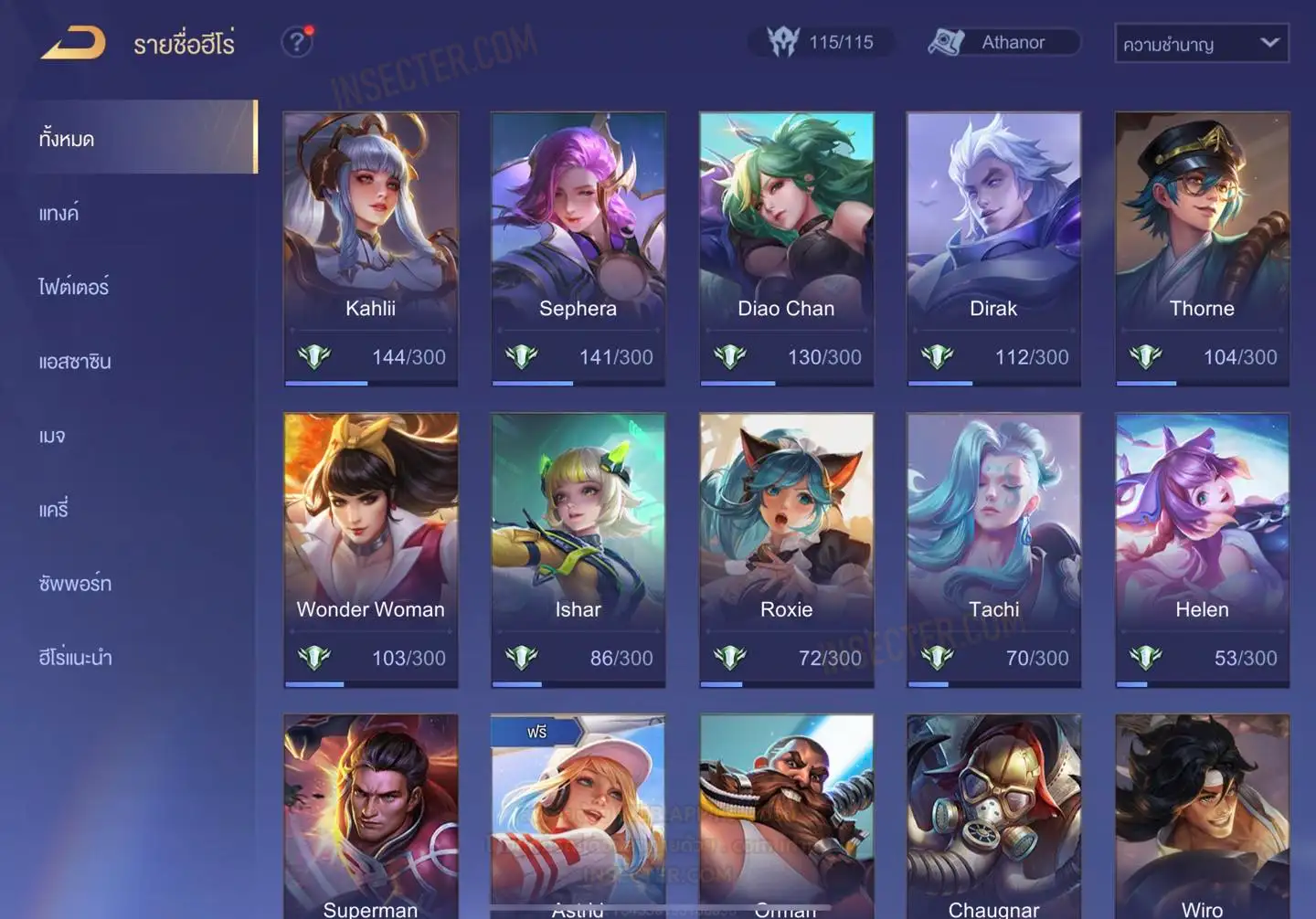
Task: Pick the Thorne hero card
Action: [1202, 248]
